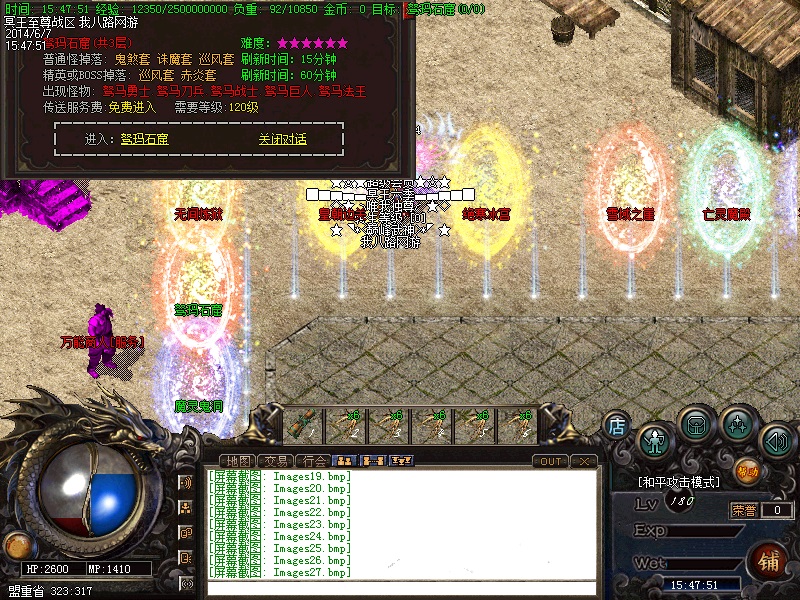Image resolution: width=800 pixels, height=600 pixels.
Task: Close the dialog with 关闭对话
Action: click(x=282, y=140)
